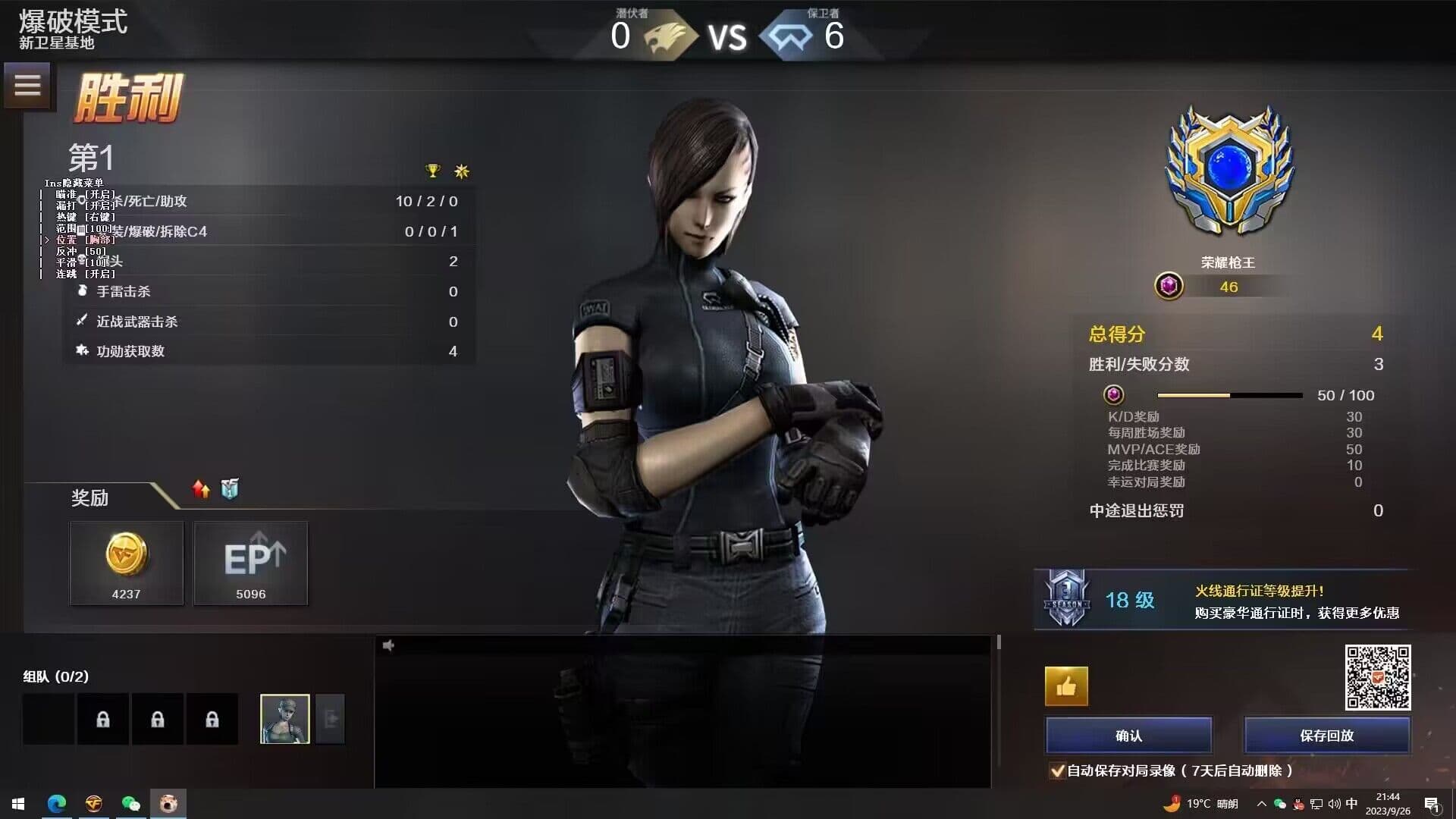
Task: Toggle the chat speaker icon
Action: (389, 645)
